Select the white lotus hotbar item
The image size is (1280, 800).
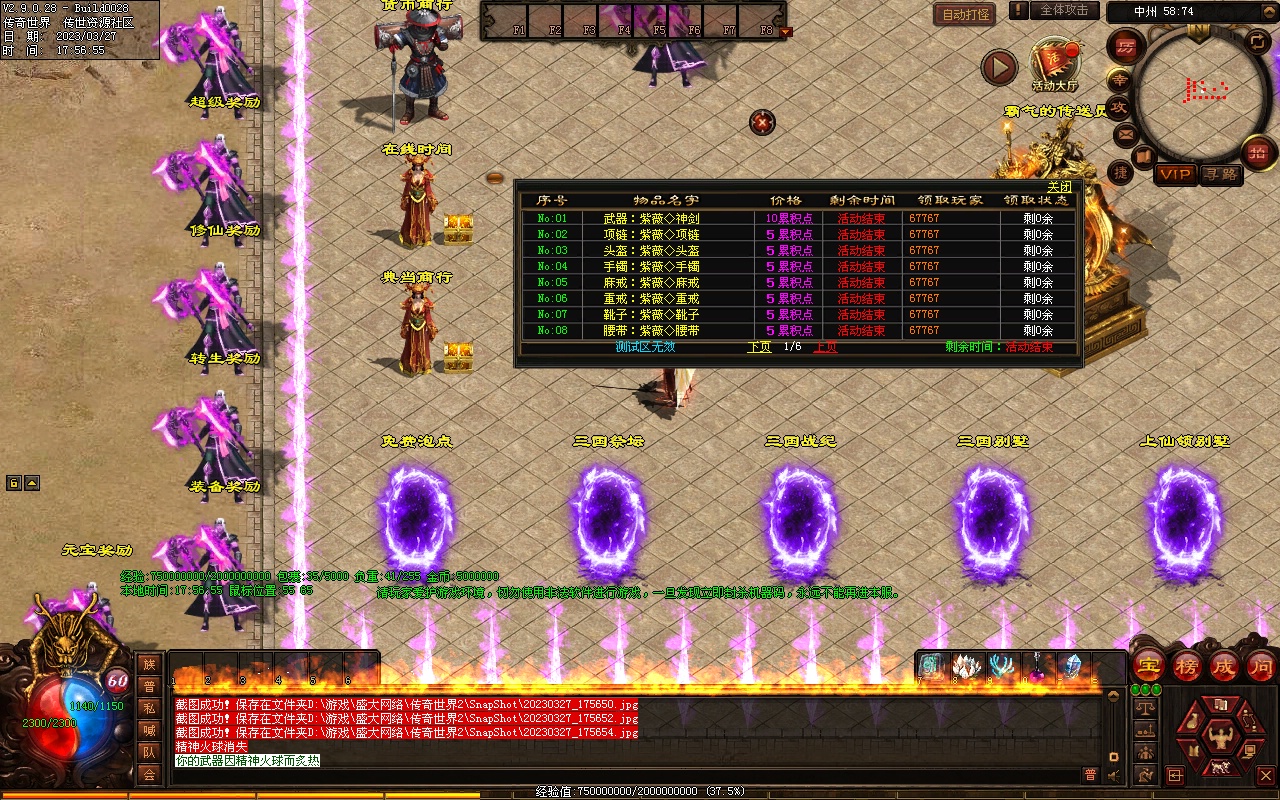coord(966,667)
